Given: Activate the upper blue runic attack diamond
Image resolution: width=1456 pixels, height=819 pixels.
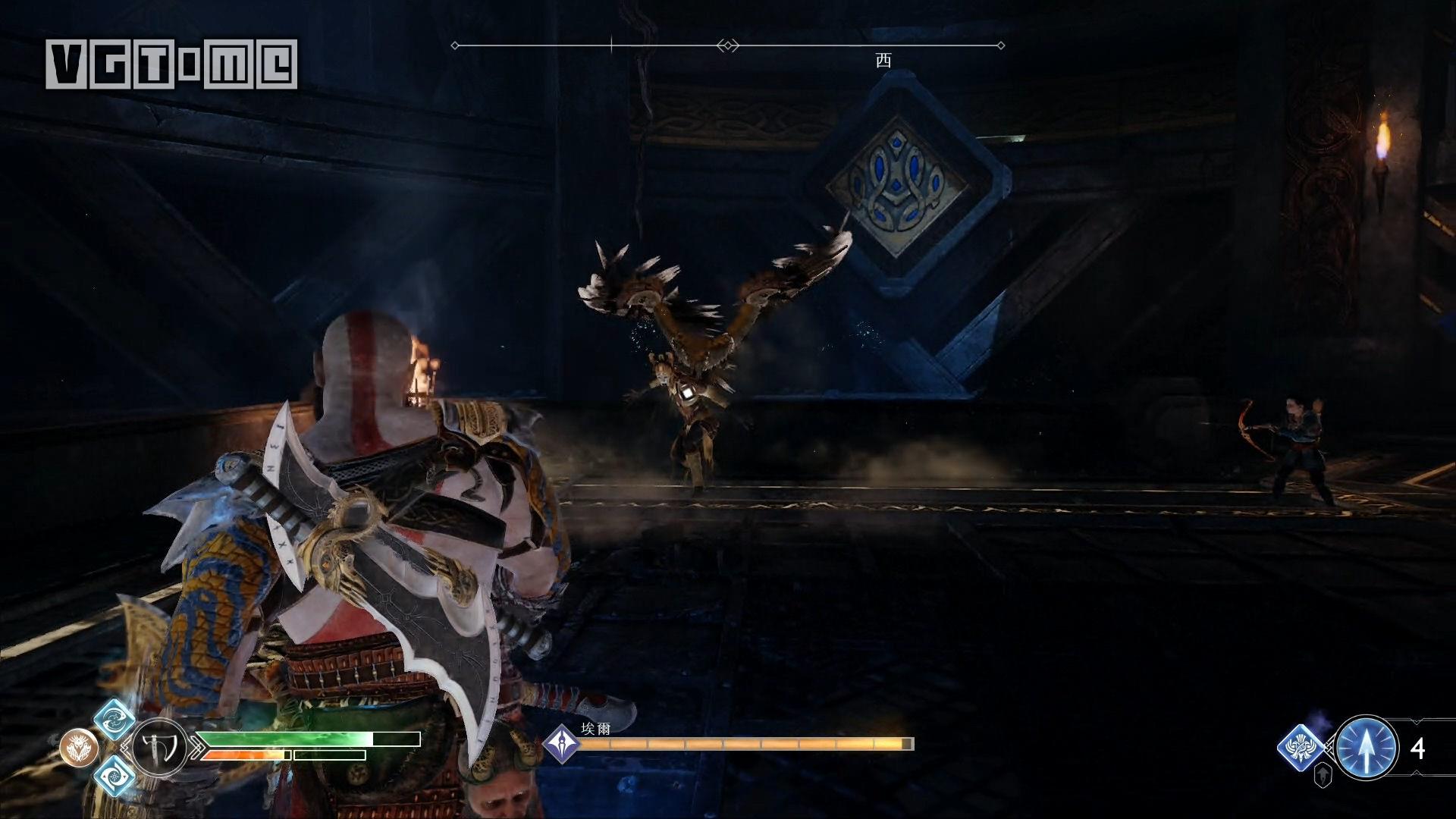Looking at the screenshot, I should [115, 720].
